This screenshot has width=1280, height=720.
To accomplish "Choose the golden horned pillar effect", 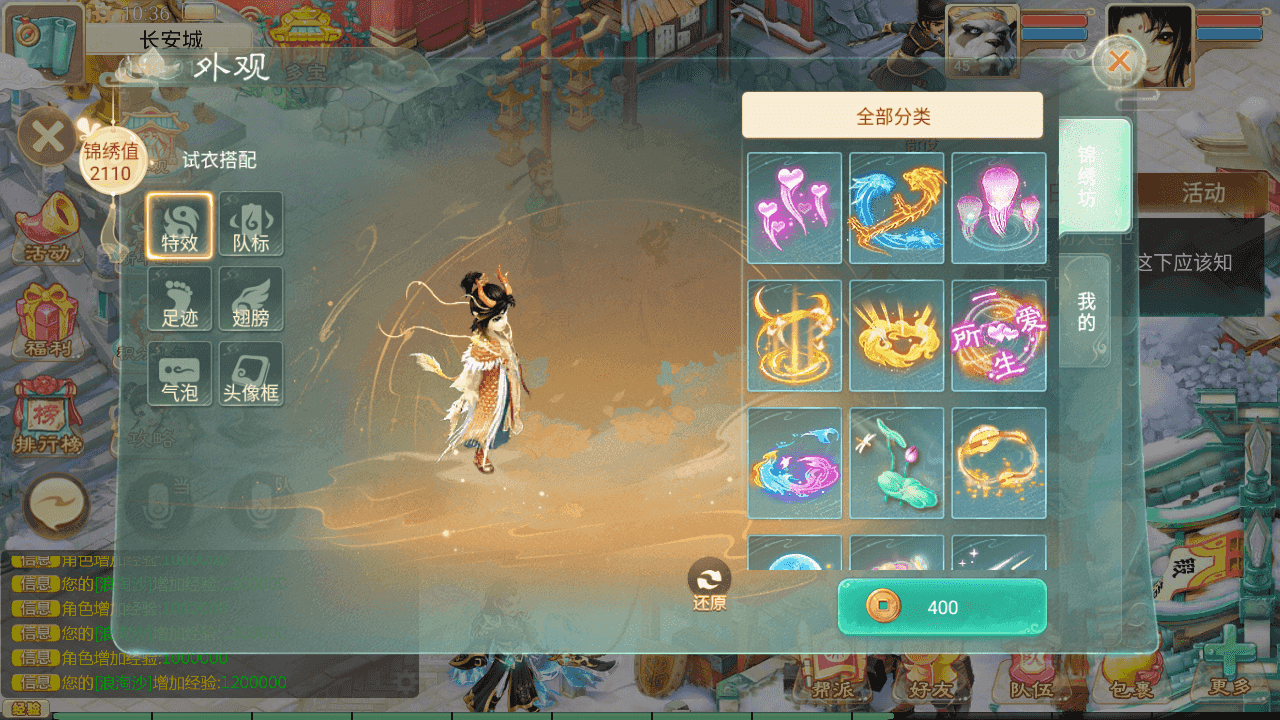I will click(x=795, y=336).
